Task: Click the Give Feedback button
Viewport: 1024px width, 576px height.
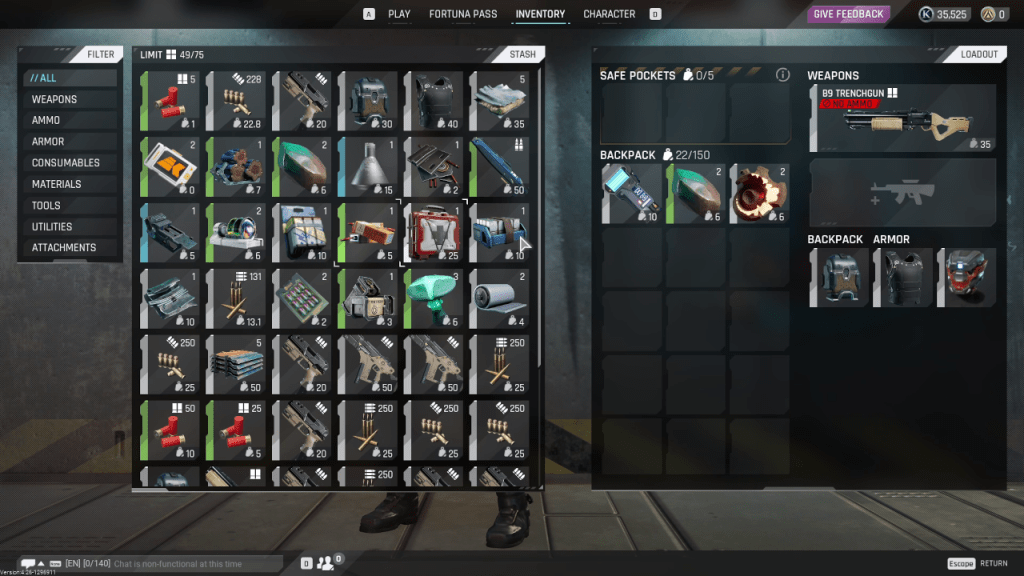Action: pyautogui.click(x=849, y=14)
